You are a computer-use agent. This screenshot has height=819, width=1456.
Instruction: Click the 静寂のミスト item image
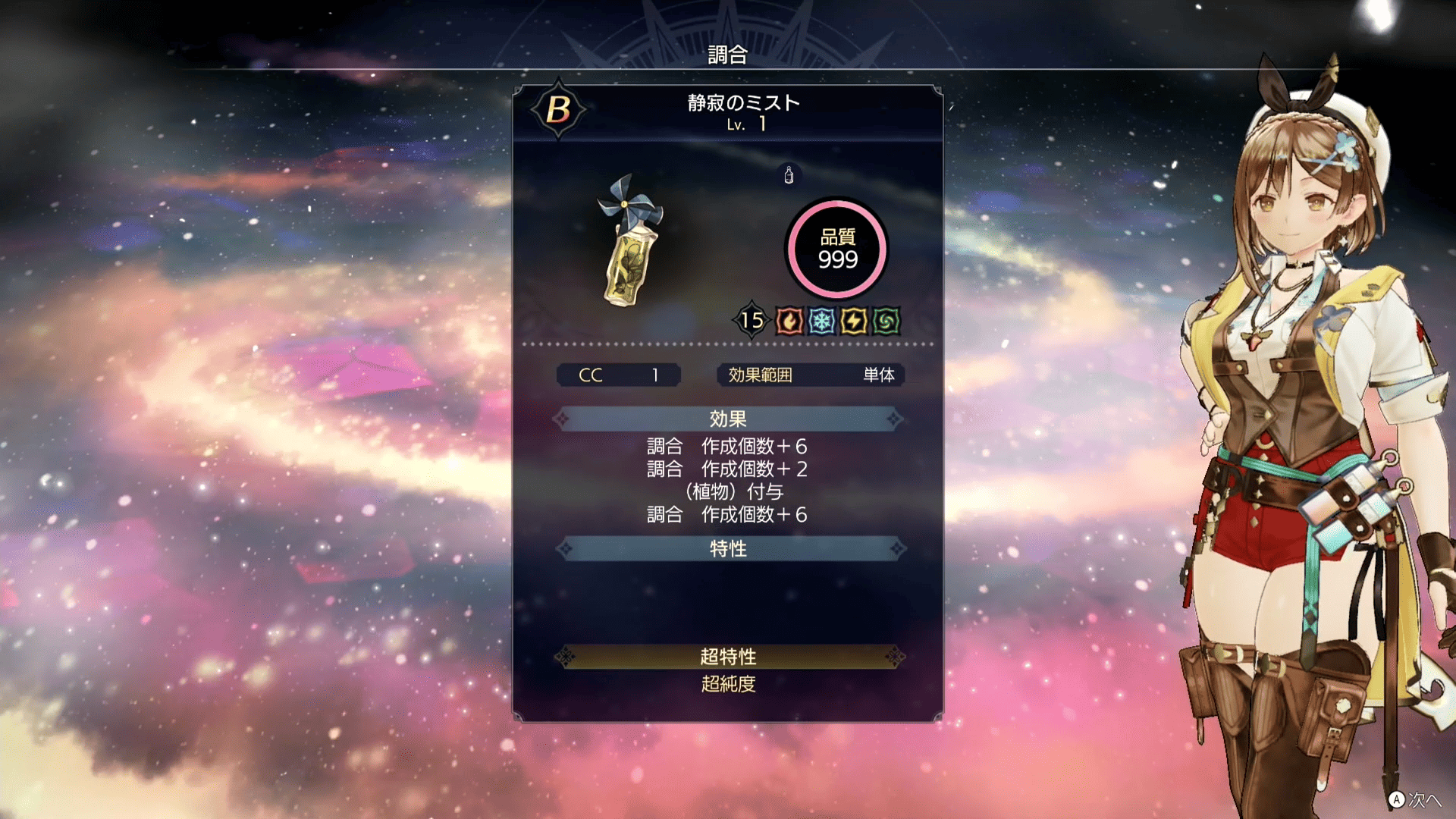click(x=629, y=242)
